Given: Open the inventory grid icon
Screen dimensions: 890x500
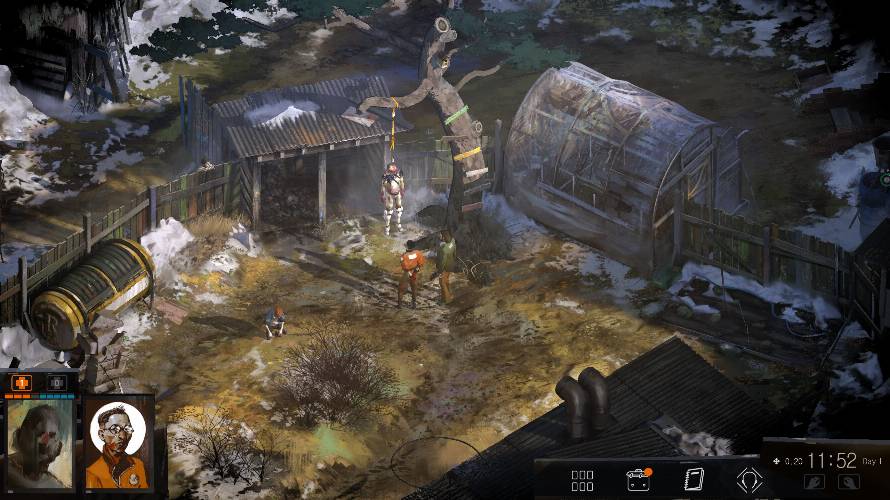Looking at the screenshot, I should [582, 481].
